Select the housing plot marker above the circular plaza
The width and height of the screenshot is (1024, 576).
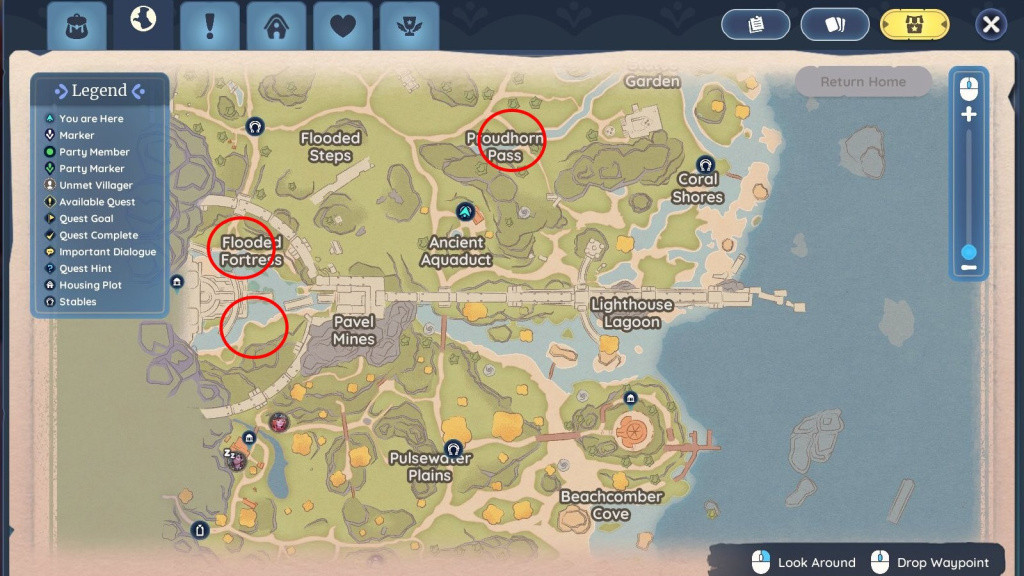click(630, 398)
